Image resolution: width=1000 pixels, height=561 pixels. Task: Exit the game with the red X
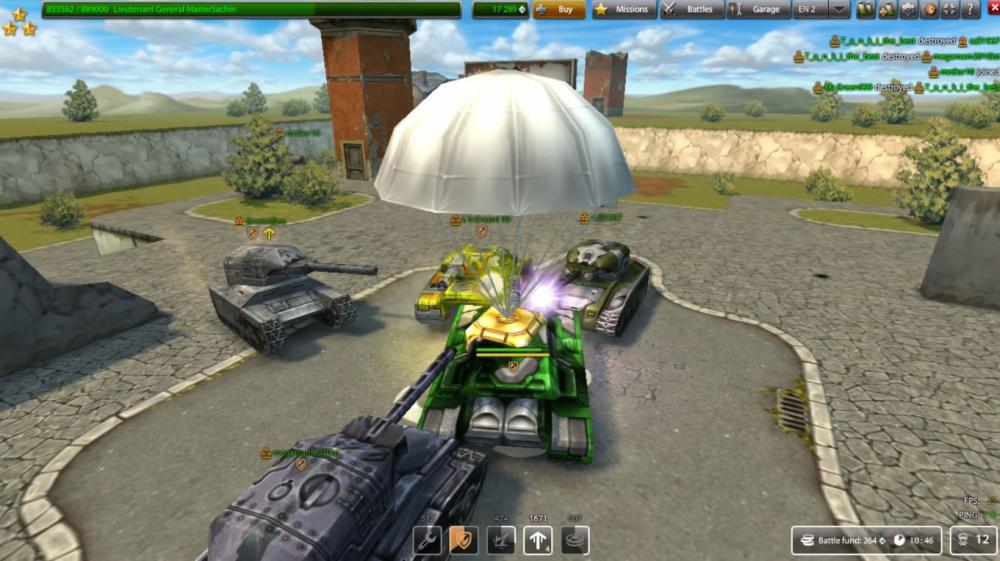point(992,9)
